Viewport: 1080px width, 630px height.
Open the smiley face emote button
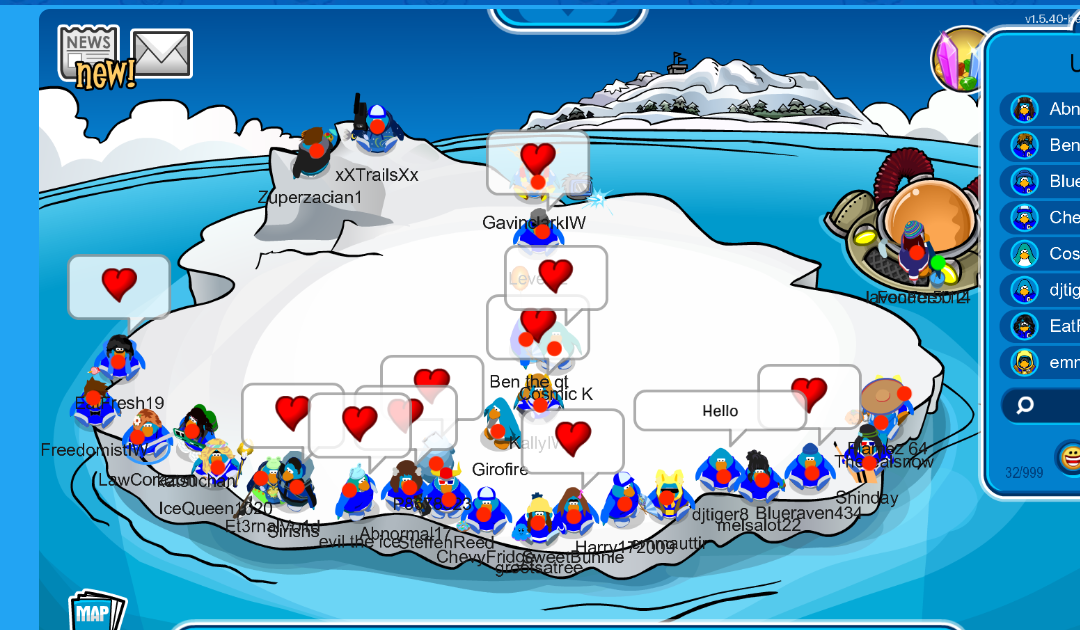(1069, 458)
